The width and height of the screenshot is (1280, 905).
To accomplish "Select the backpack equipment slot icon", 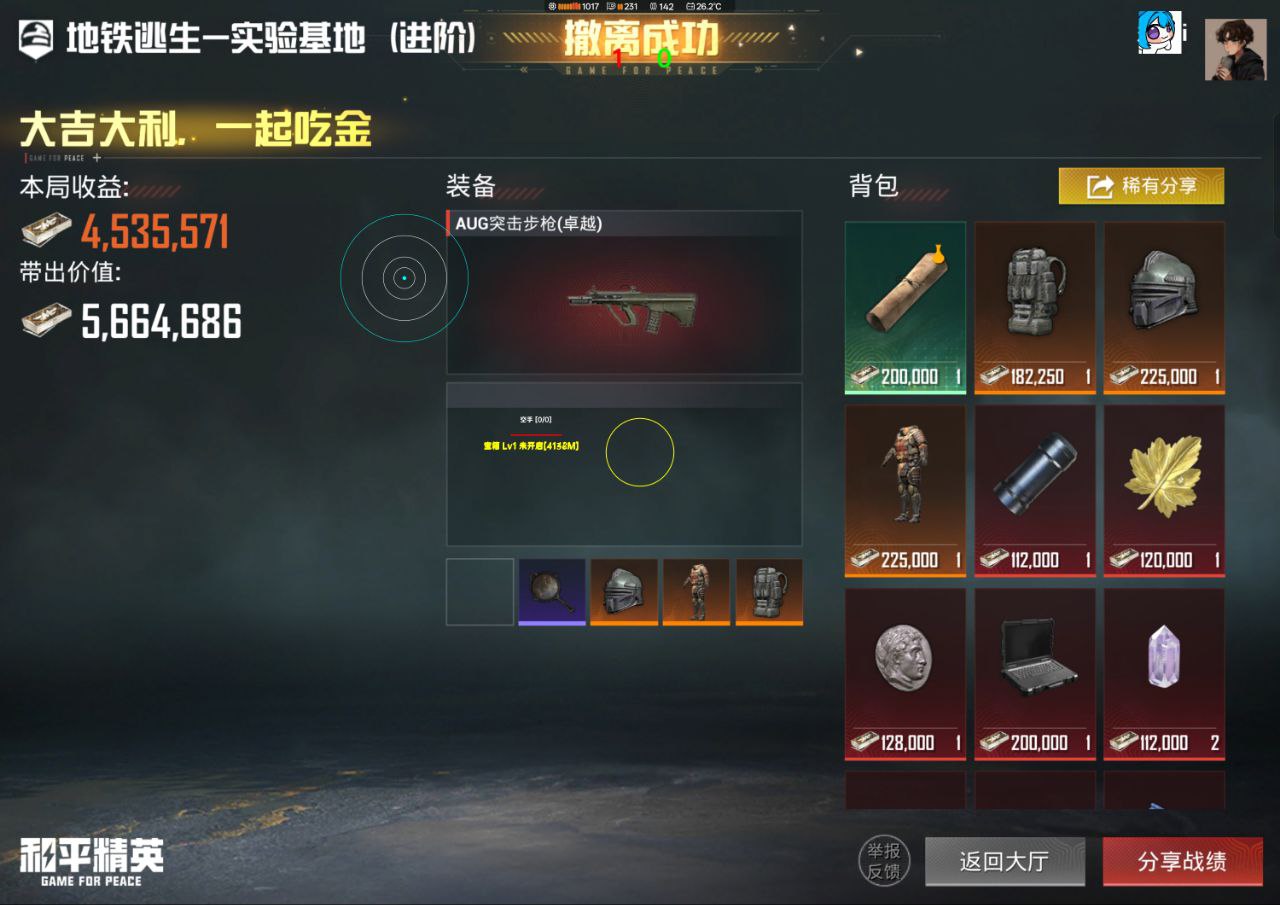I will [768, 591].
